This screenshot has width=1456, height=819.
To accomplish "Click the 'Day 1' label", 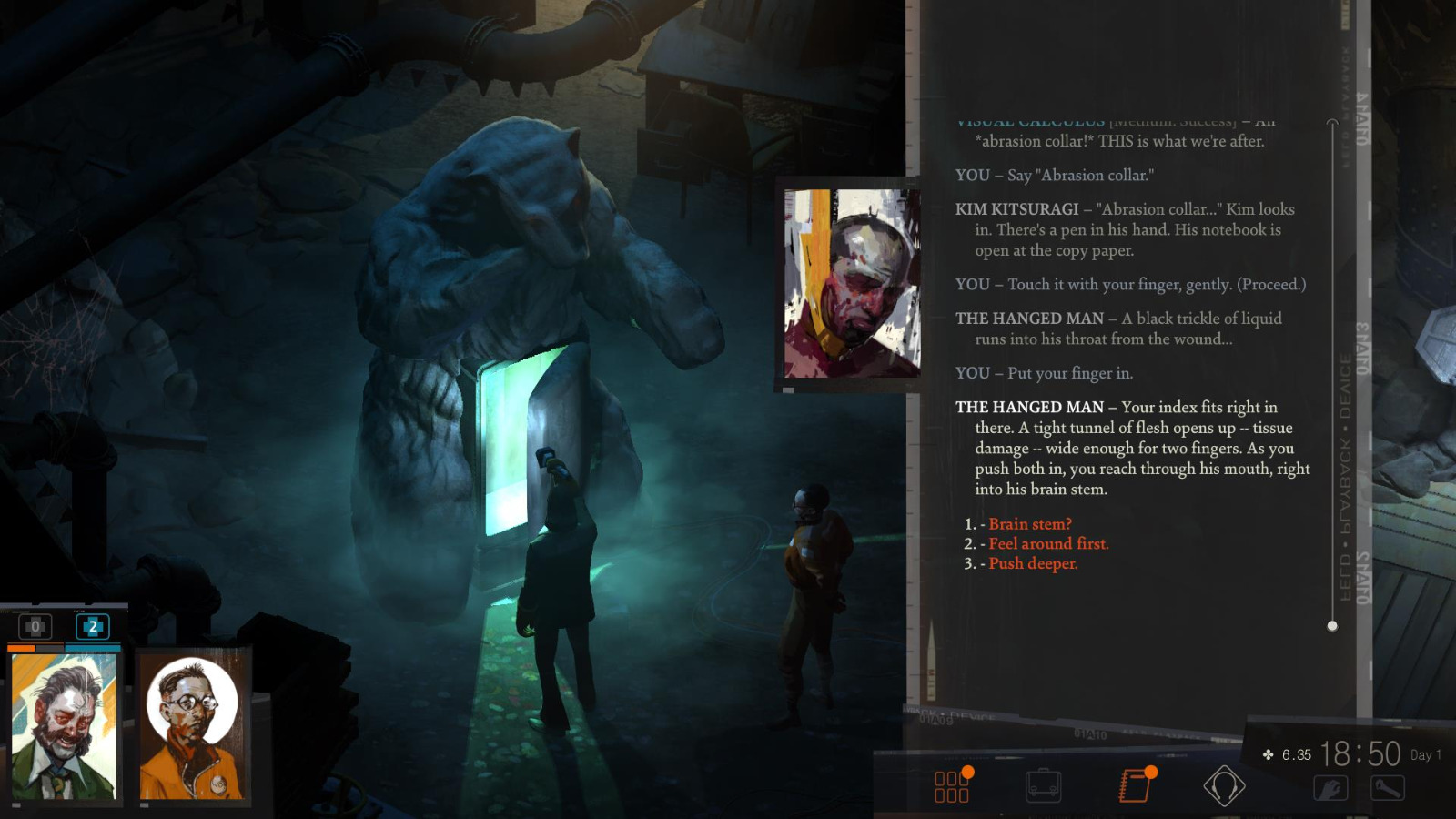I will pos(1423,753).
